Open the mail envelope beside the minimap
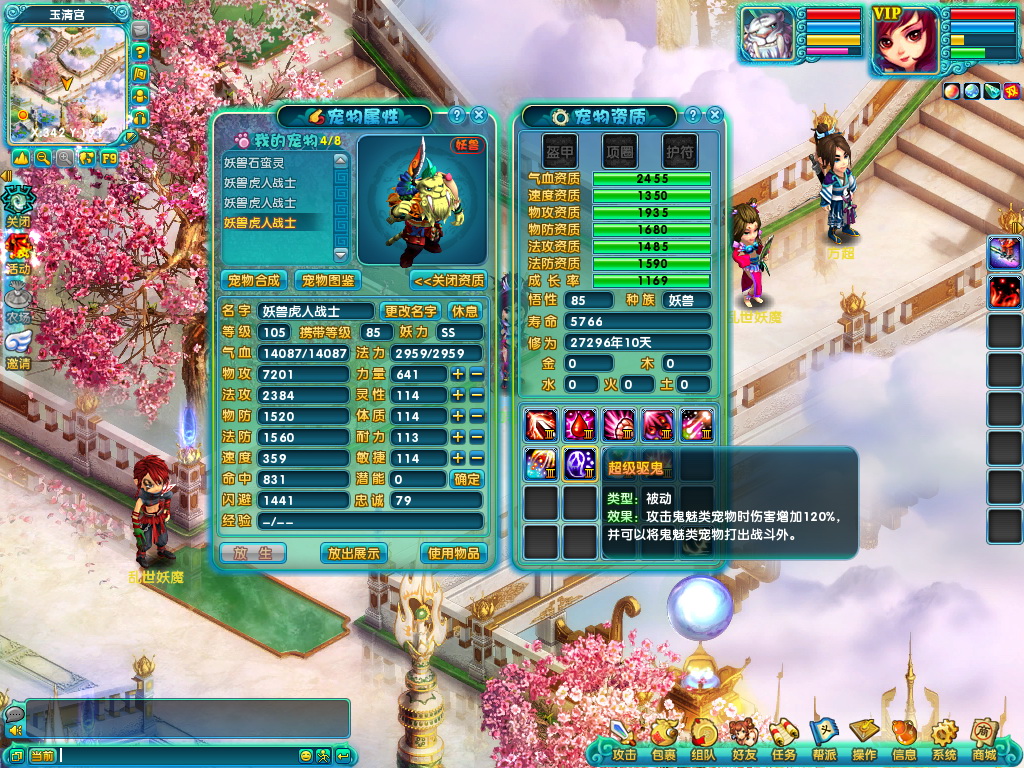The height and width of the screenshot is (768, 1024). (140, 32)
